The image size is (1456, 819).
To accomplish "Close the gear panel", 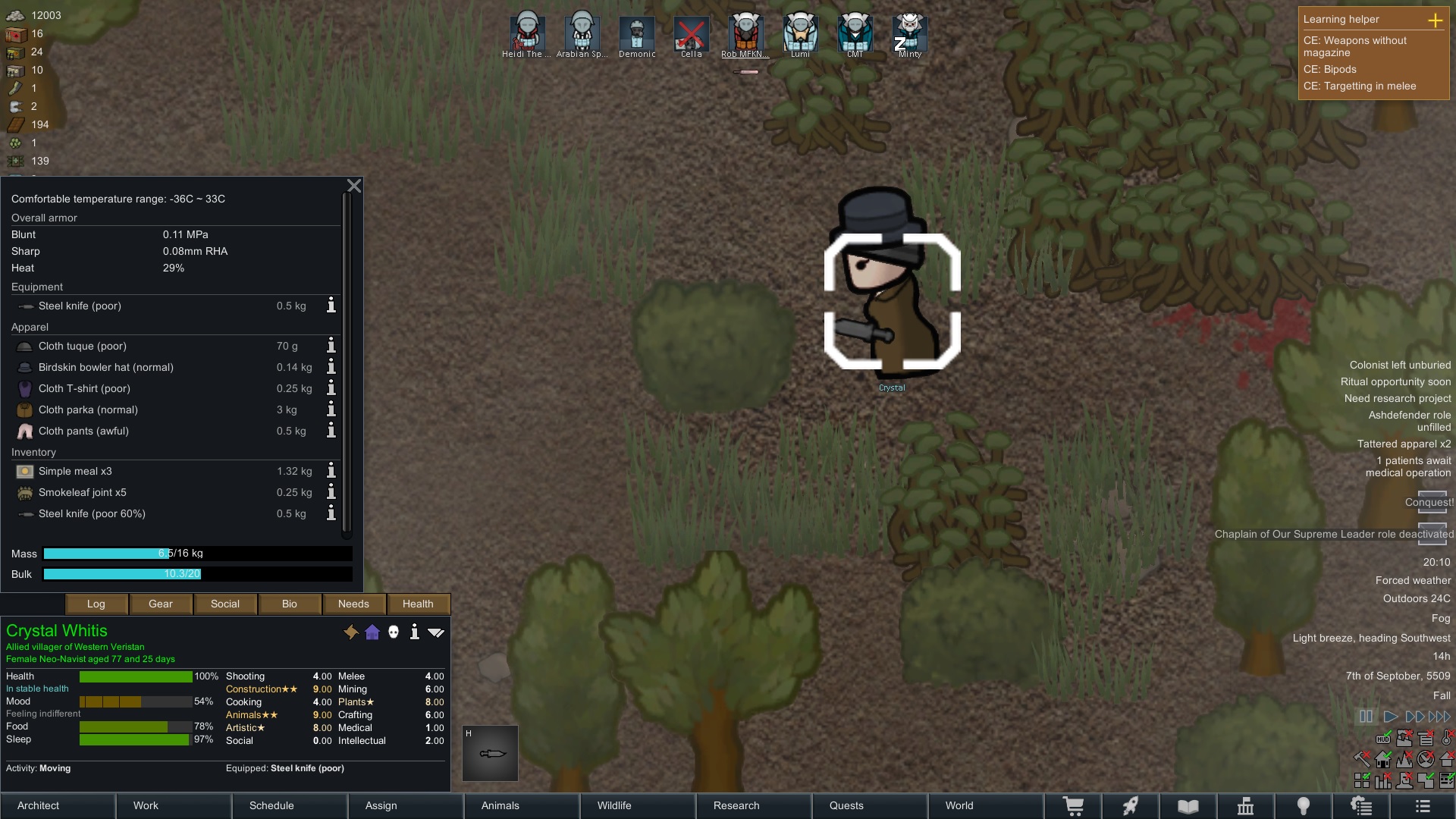I will tap(354, 187).
